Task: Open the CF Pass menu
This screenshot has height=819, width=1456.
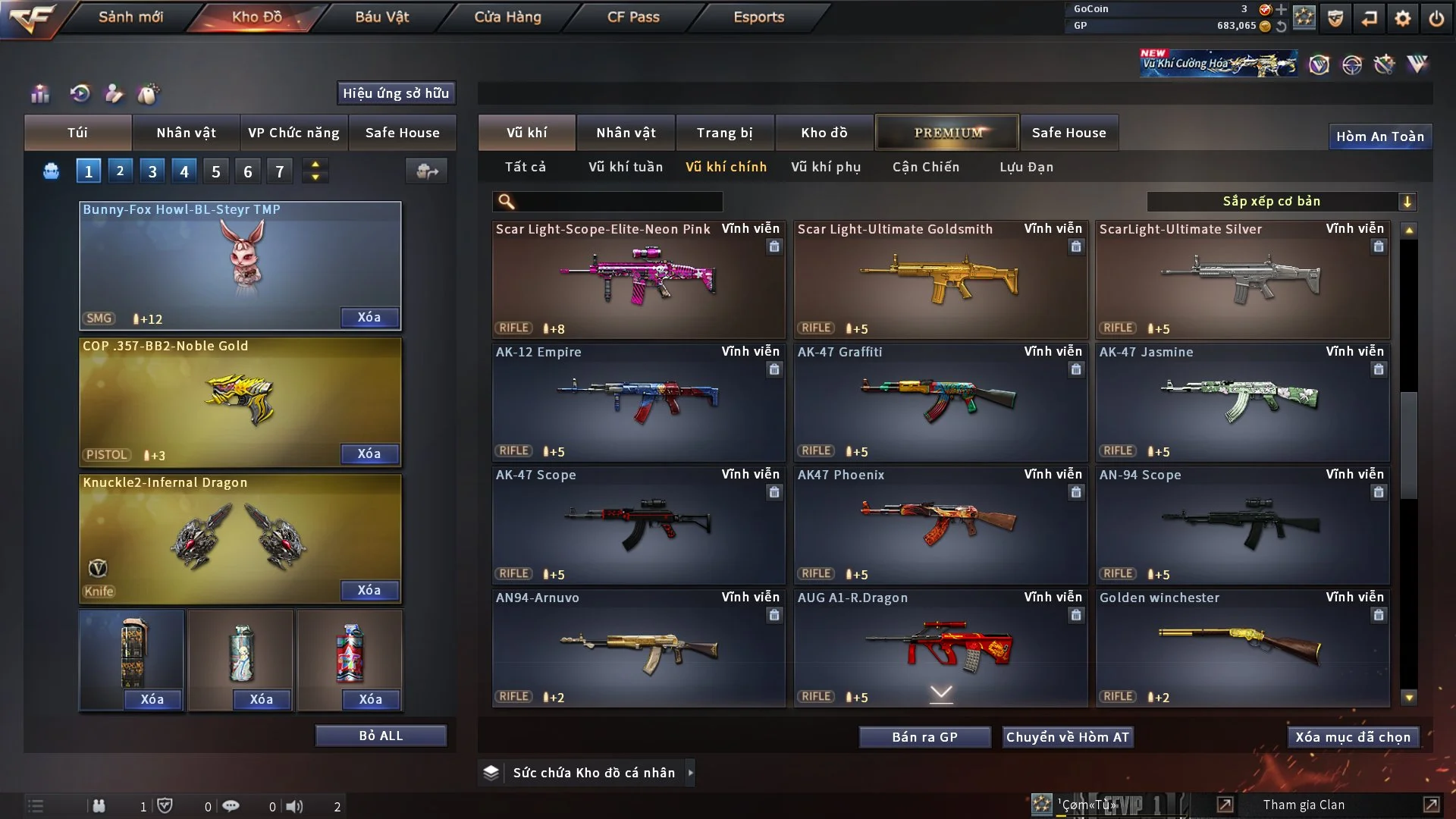Action: 633,17
